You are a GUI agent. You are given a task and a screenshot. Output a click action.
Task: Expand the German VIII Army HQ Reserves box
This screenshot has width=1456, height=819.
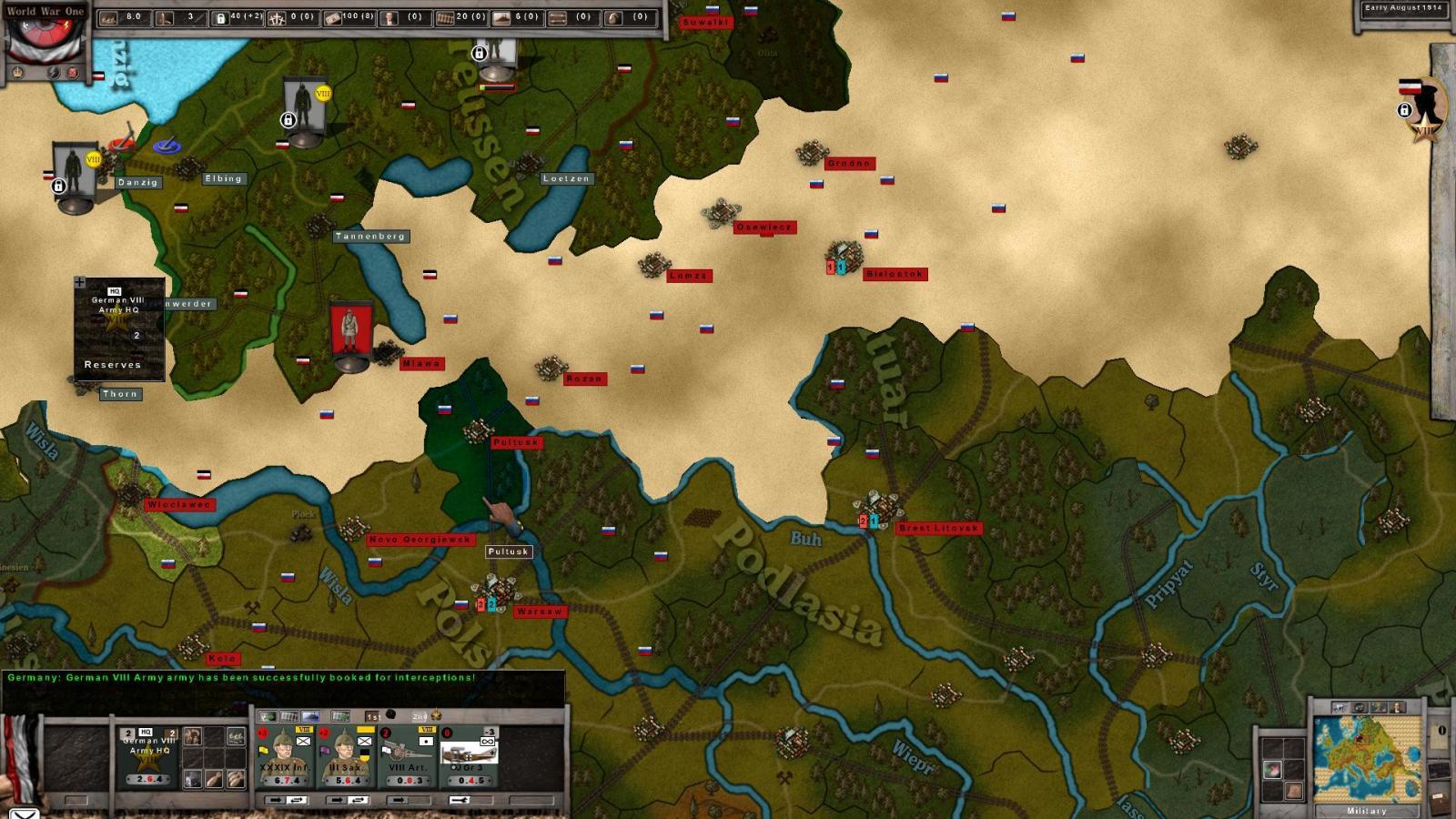[x=80, y=283]
